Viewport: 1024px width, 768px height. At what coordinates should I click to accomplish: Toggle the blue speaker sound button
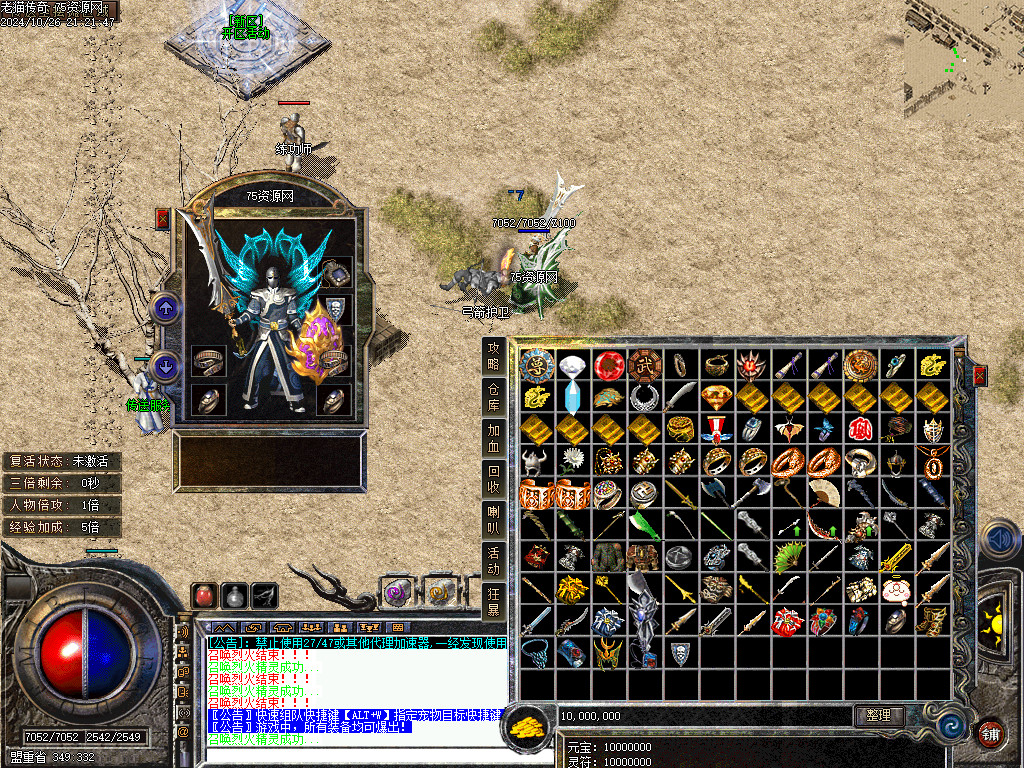pos(999,539)
